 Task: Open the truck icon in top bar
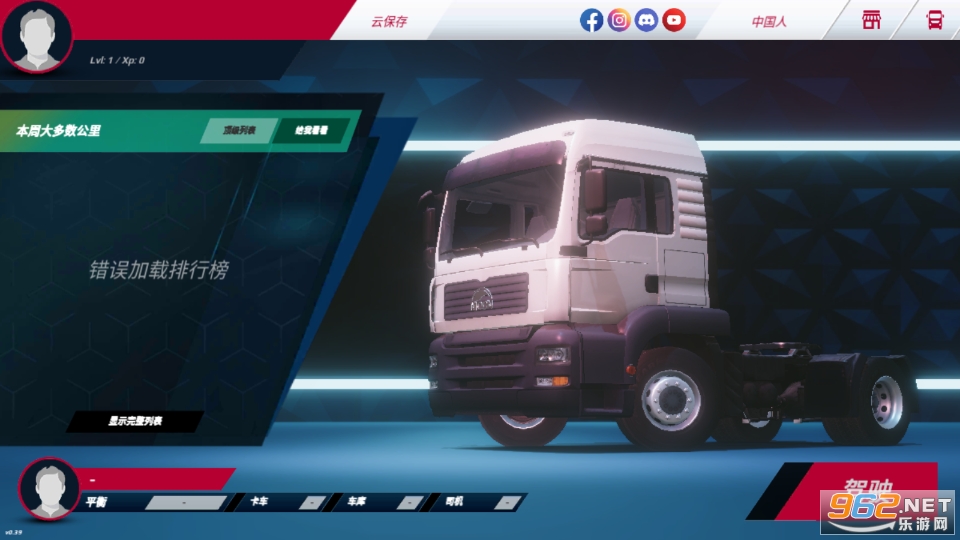pyautogui.click(x=935, y=20)
